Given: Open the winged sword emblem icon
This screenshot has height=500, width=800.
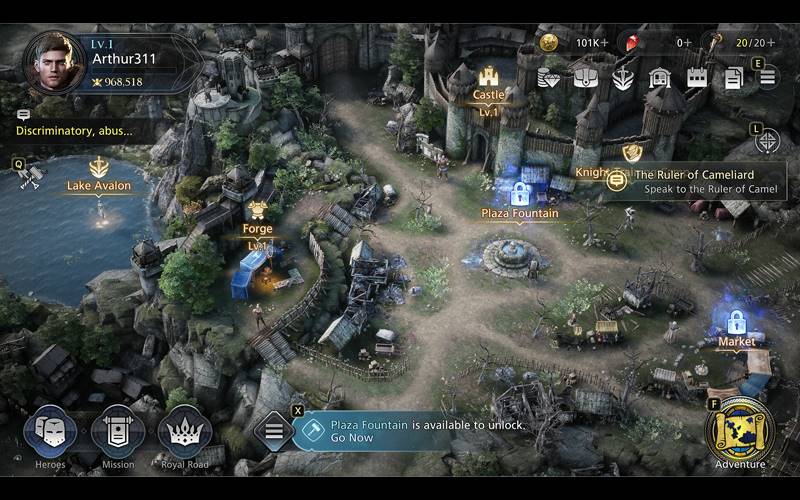Looking at the screenshot, I should click(x=623, y=78).
